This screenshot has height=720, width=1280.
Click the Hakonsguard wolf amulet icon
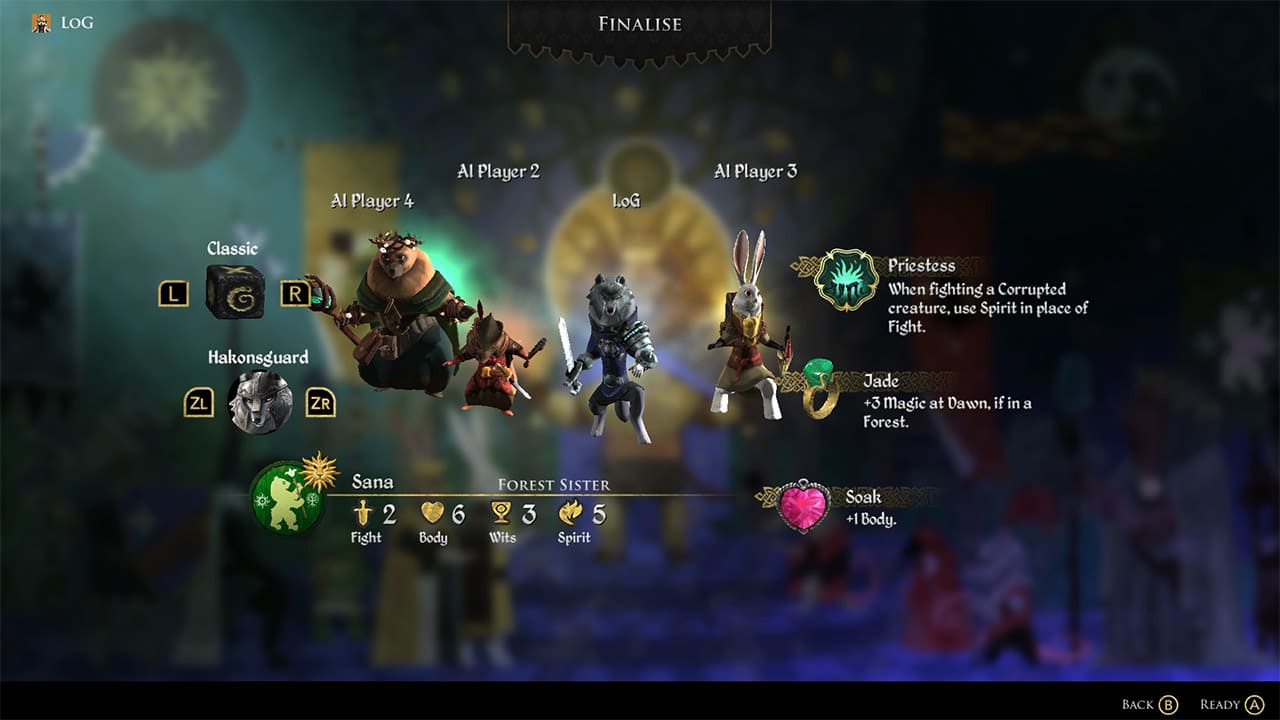[x=260, y=398]
